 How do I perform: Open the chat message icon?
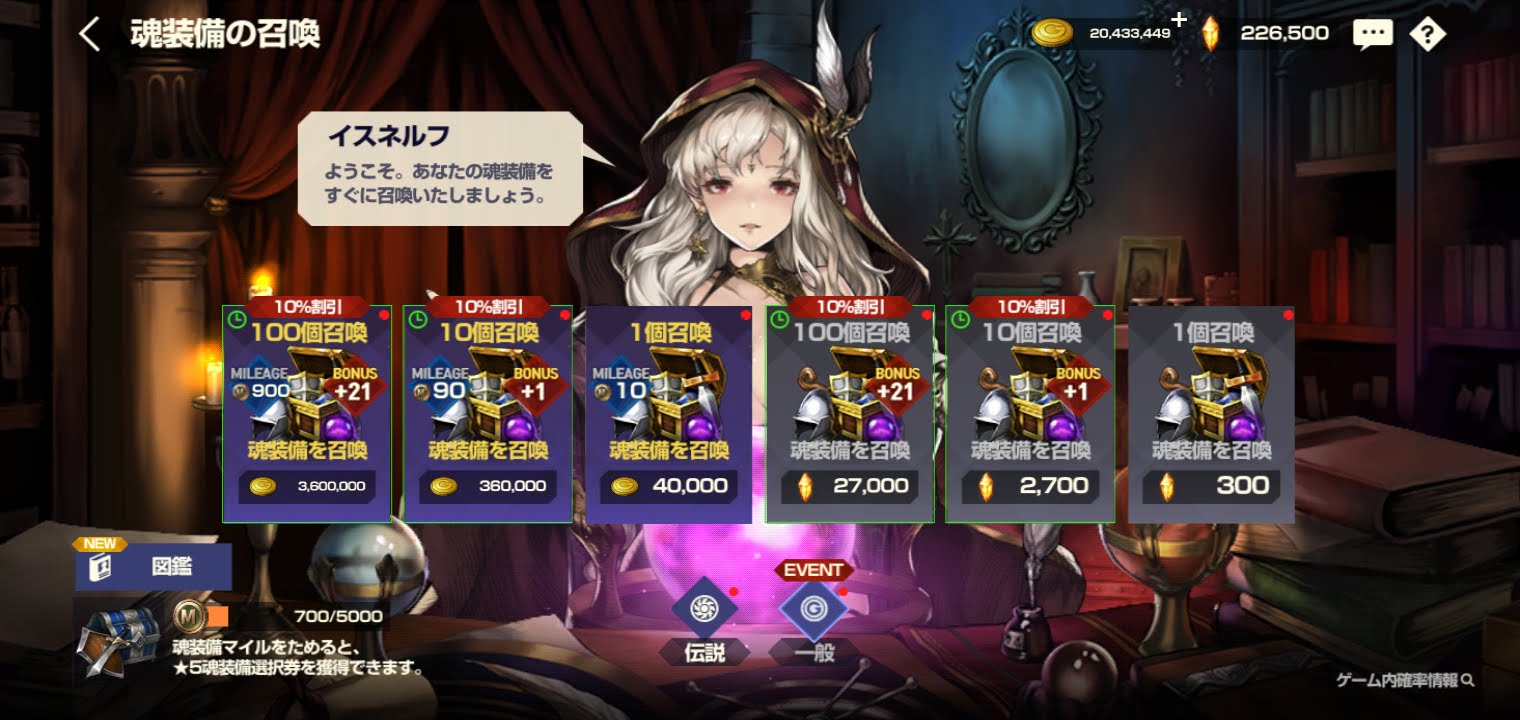(1373, 33)
